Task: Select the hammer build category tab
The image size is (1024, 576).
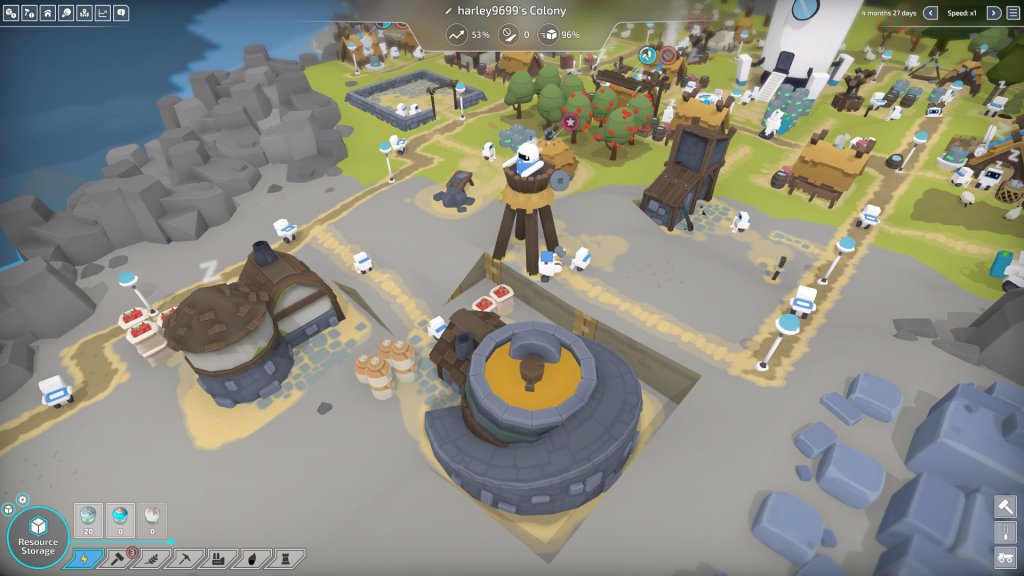Action: (x=117, y=558)
